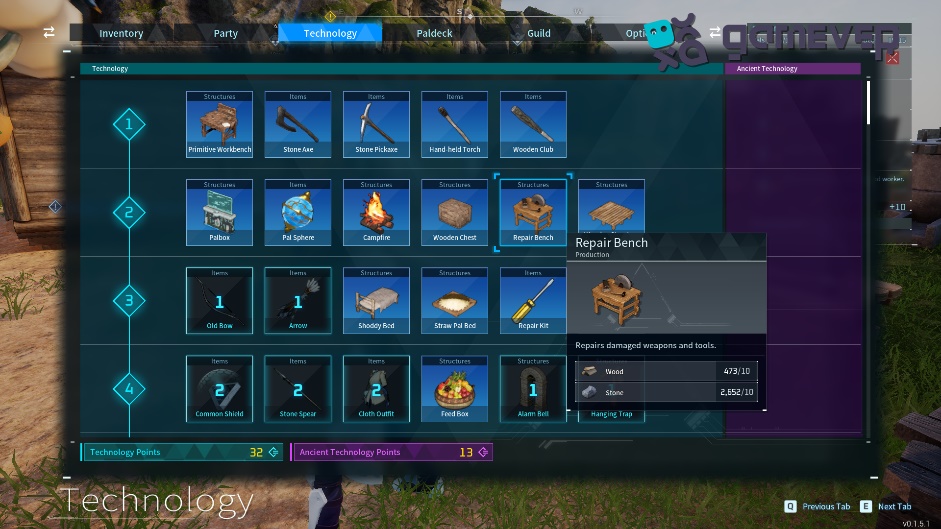This screenshot has height=529, width=941.
Task: Go to the Paldeck tab
Action: coord(434,33)
